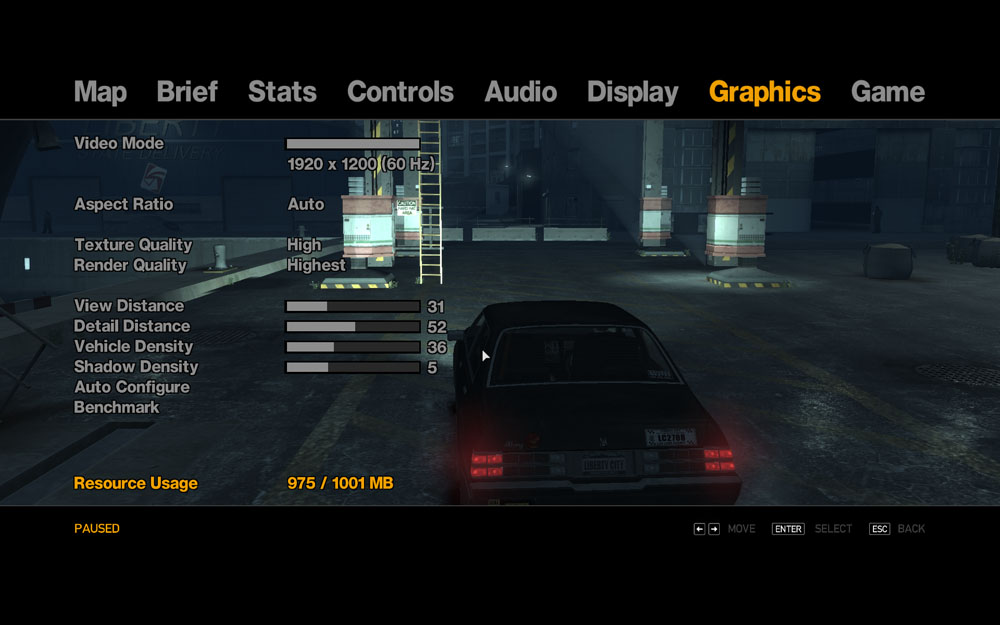This screenshot has width=1000, height=625.
Task: Click the Detail Distance slider bar
Action: click(x=353, y=327)
